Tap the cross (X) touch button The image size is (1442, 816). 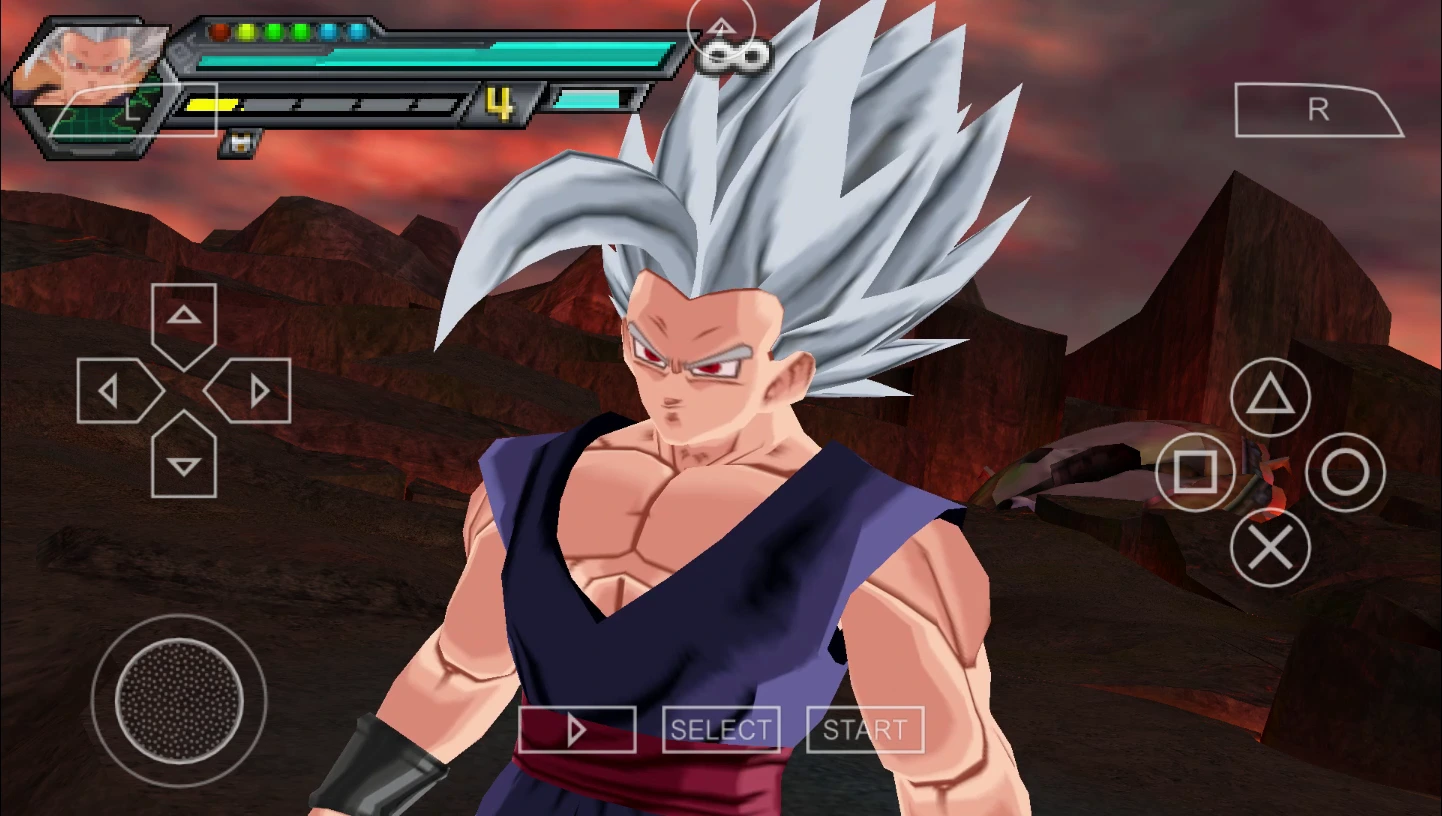(x=1270, y=547)
